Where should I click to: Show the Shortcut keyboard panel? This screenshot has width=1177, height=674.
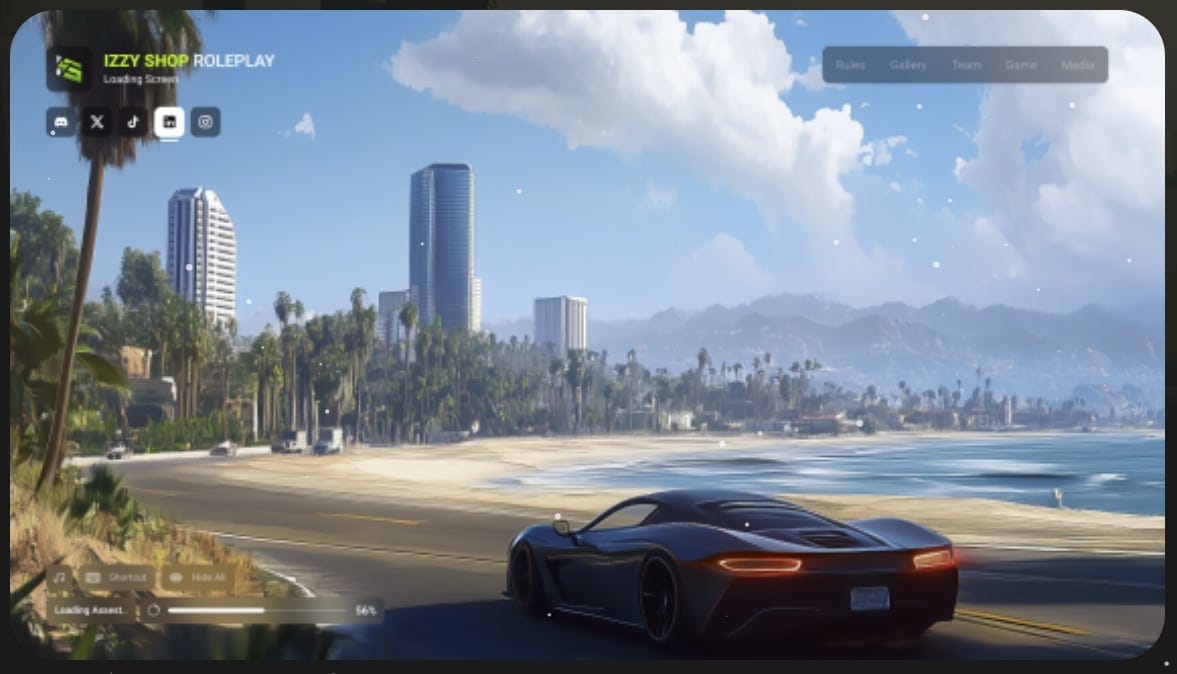[x=118, y=578]
